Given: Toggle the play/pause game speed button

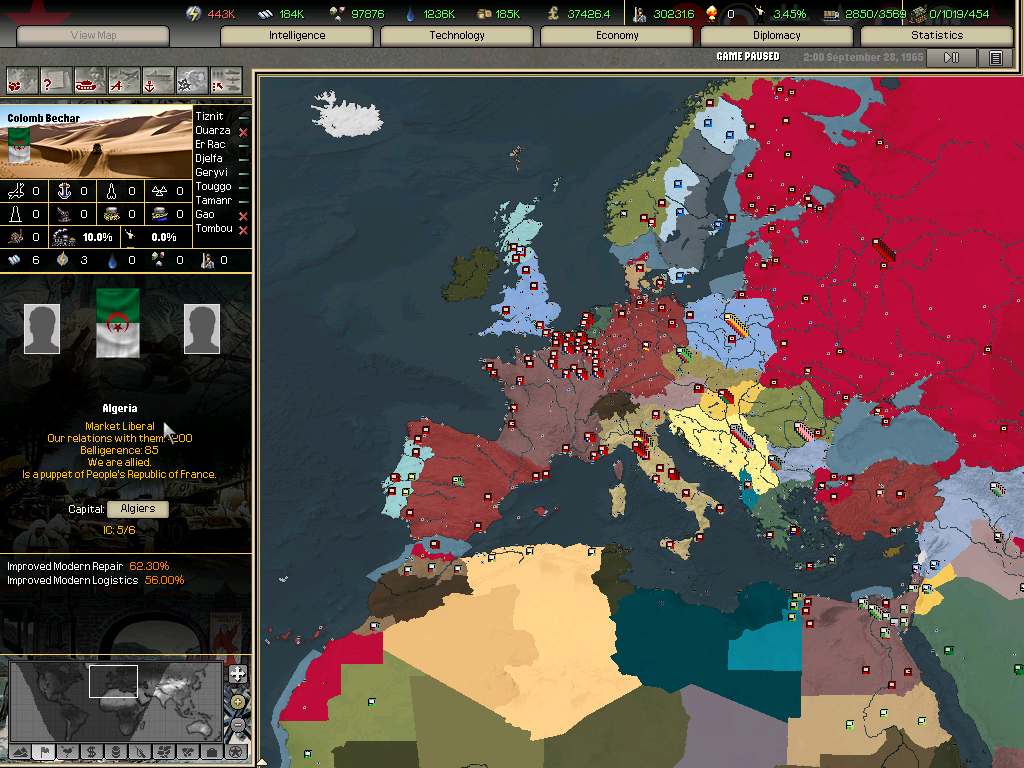Looking at the screenshot, I should tap(951, 58).
